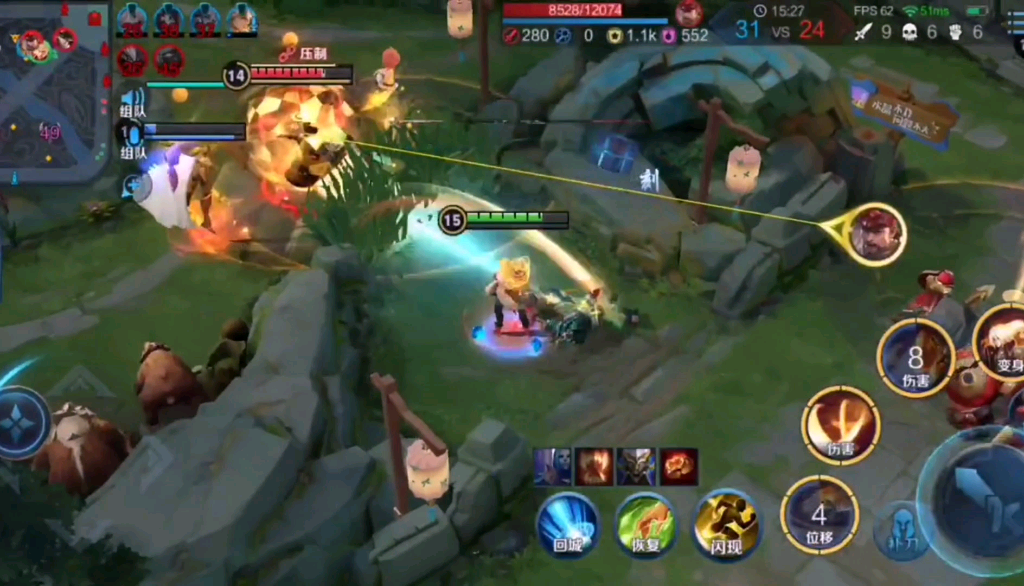Viewport: 1024px width, 586px height.
Task: Target the enemy hero portrait indicator
Action: [x=877, y=234]
